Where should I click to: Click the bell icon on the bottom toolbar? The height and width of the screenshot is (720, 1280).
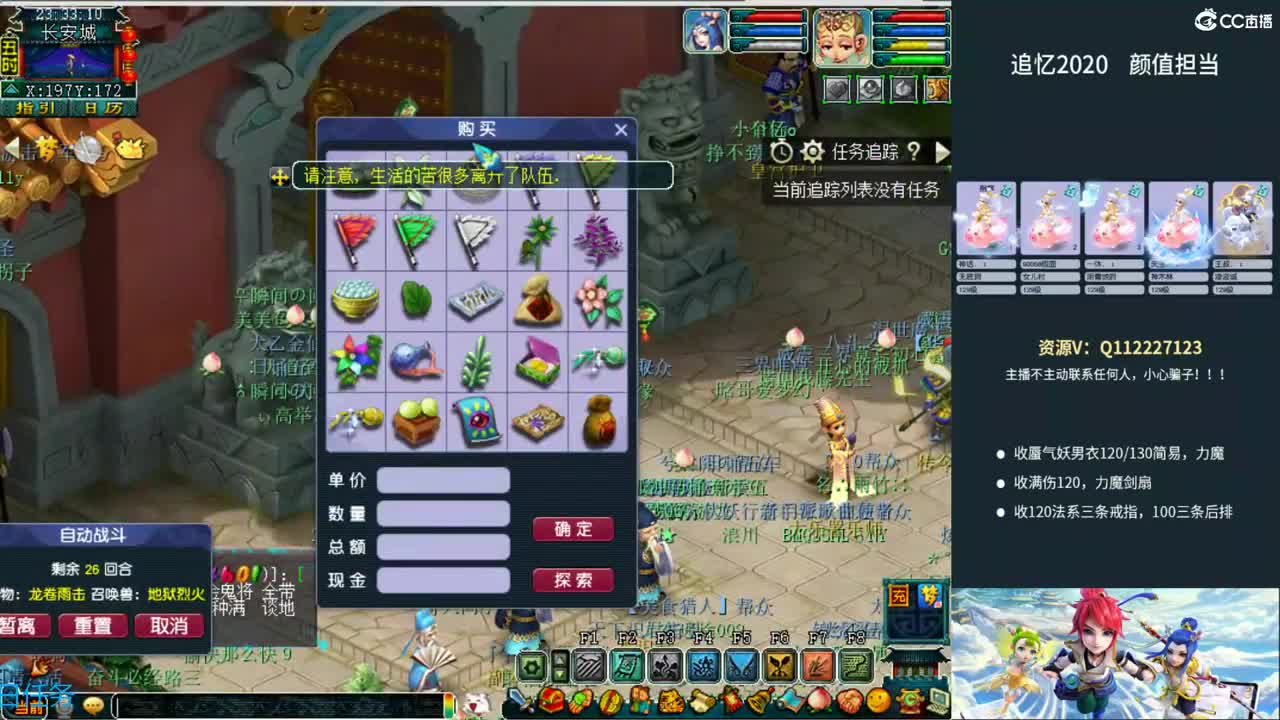(x=758, y=700)
